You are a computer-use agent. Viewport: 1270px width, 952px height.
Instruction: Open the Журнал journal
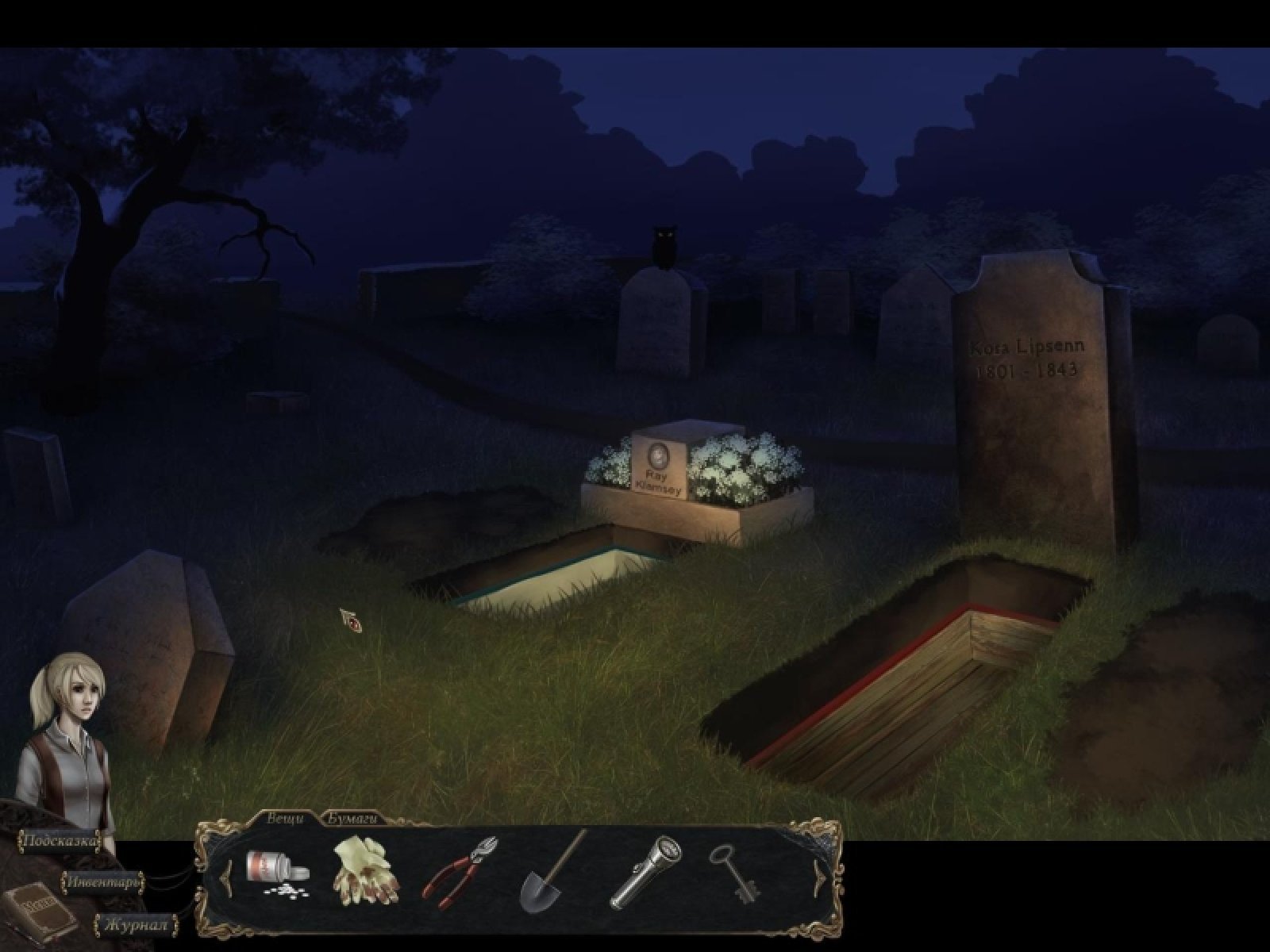pyautogui.click(x=137, y=925)
